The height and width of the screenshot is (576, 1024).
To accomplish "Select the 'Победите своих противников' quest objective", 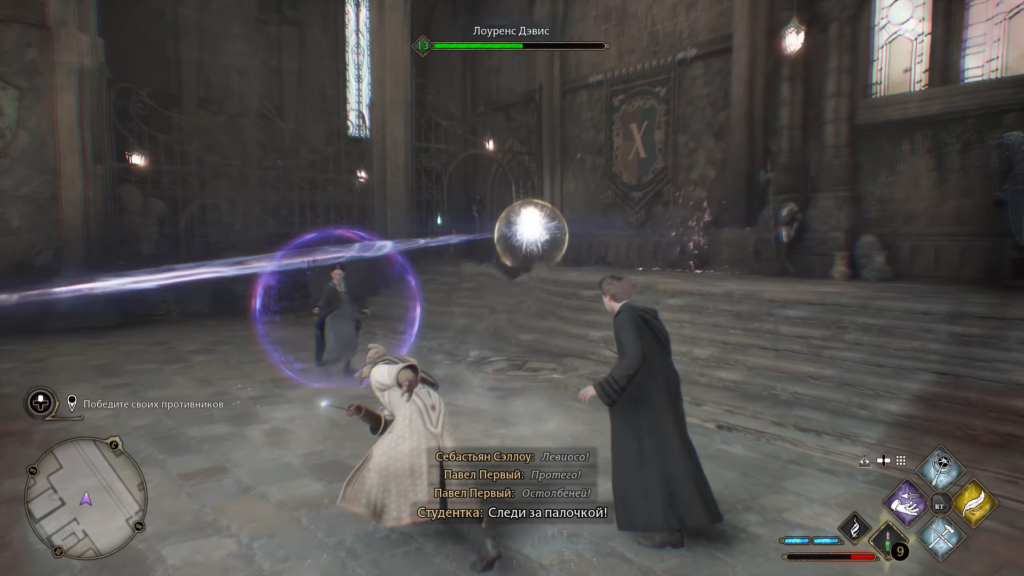I will tap(153, 404).
